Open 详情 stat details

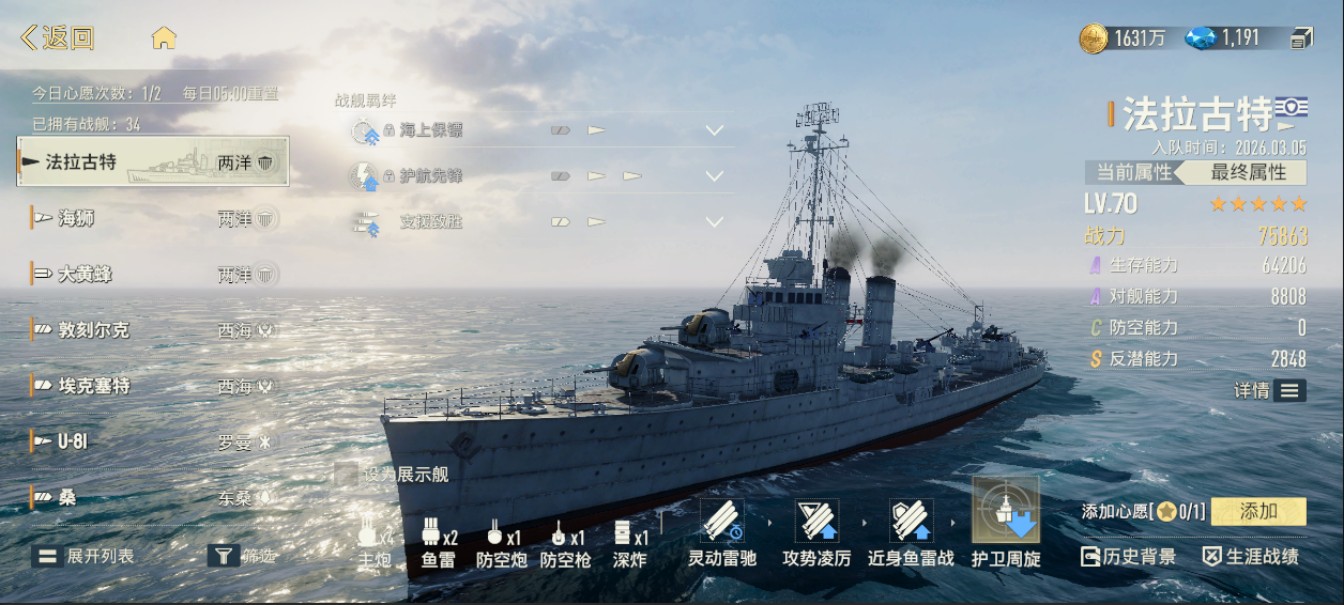click(x=1269, y=390)
